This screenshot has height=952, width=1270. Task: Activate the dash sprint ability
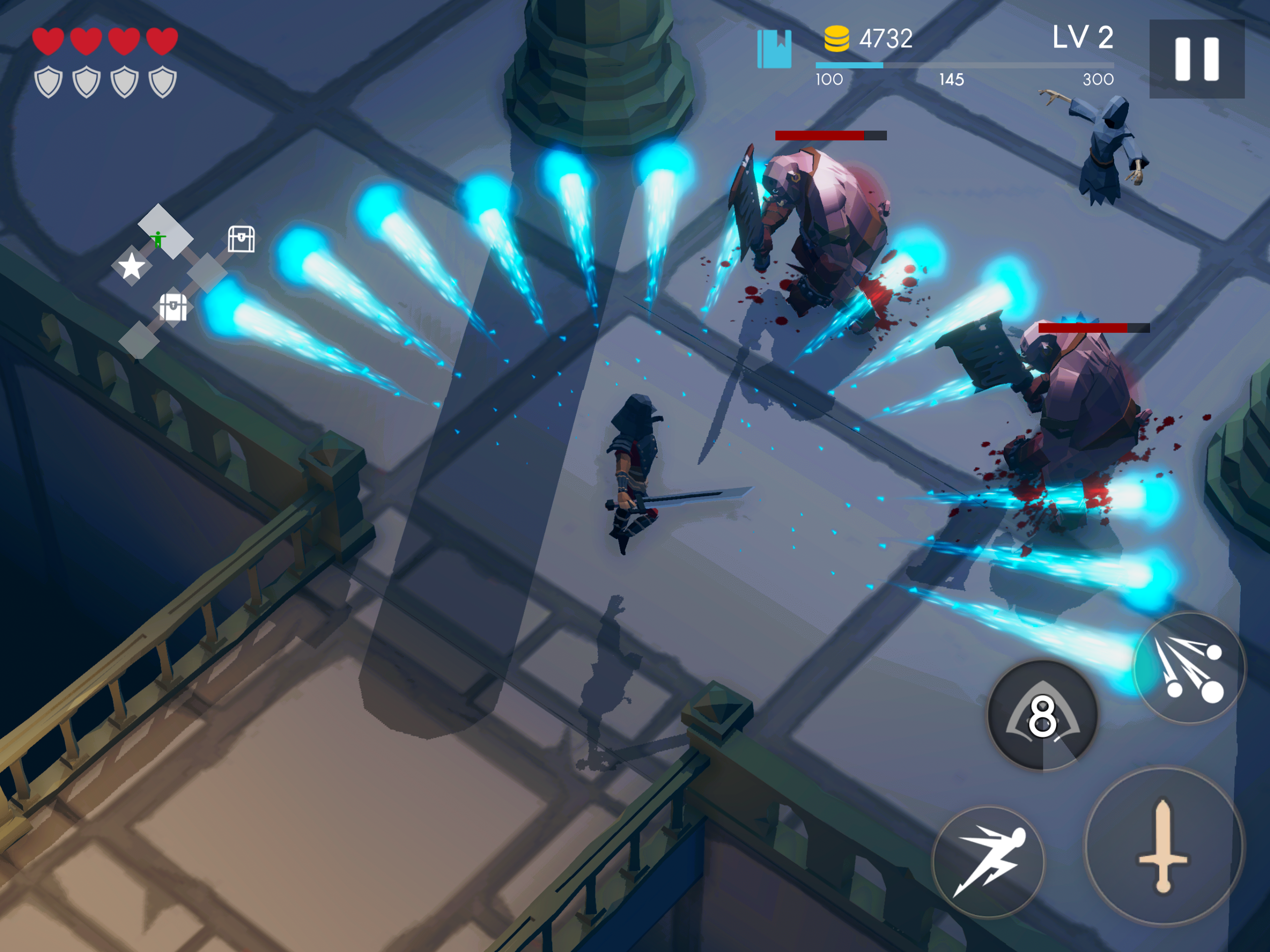pos(988,861)
